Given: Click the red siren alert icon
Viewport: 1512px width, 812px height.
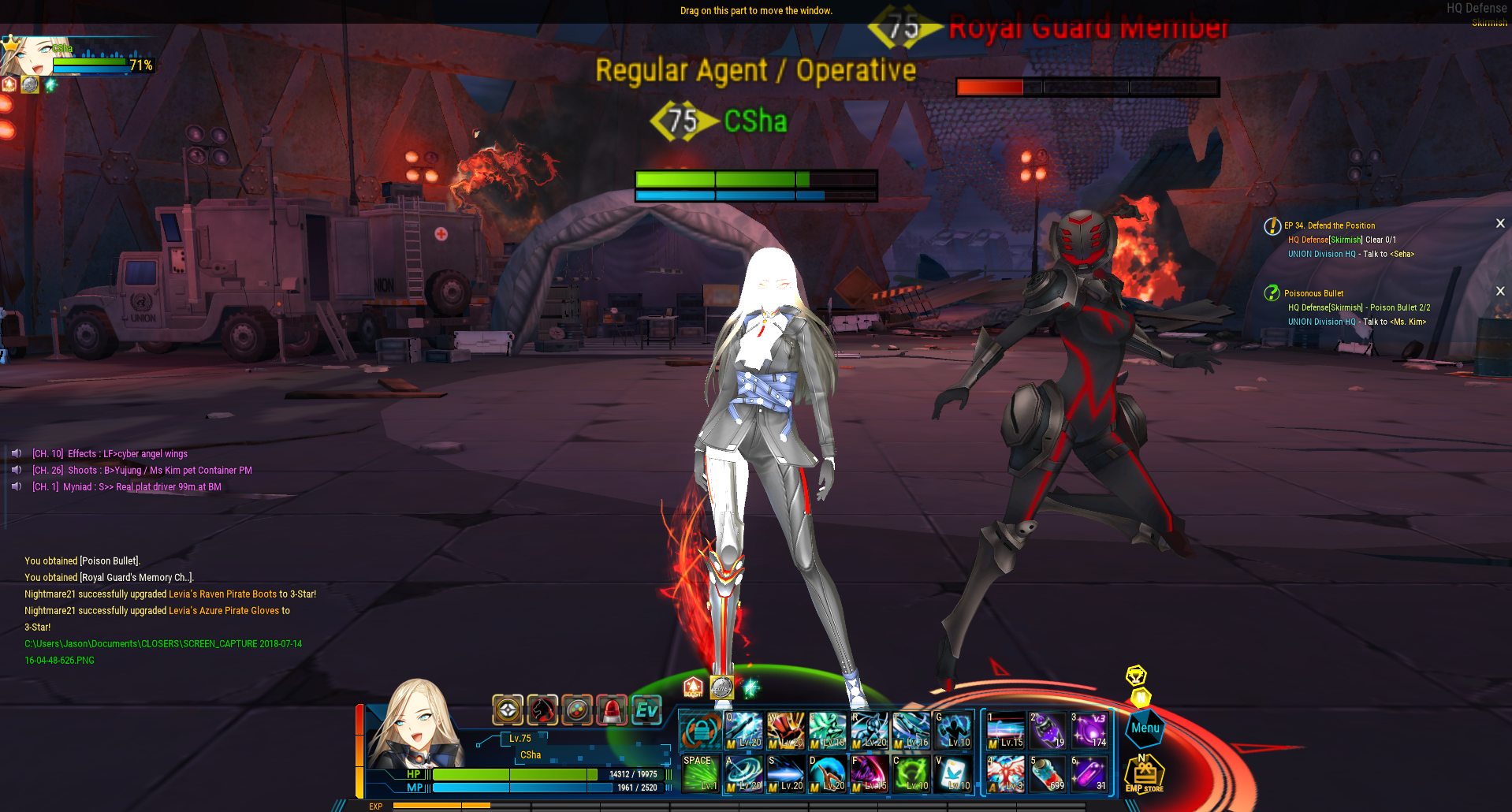Looking at the screenshot, I should (x=610, y=710).
